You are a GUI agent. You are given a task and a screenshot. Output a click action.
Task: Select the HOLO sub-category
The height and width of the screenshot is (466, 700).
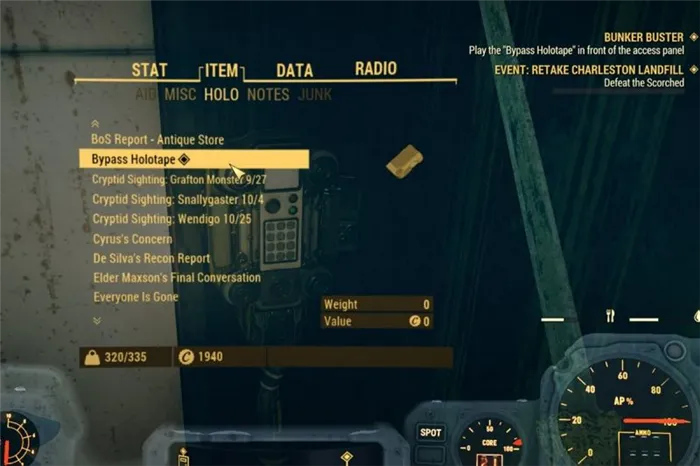221,95
